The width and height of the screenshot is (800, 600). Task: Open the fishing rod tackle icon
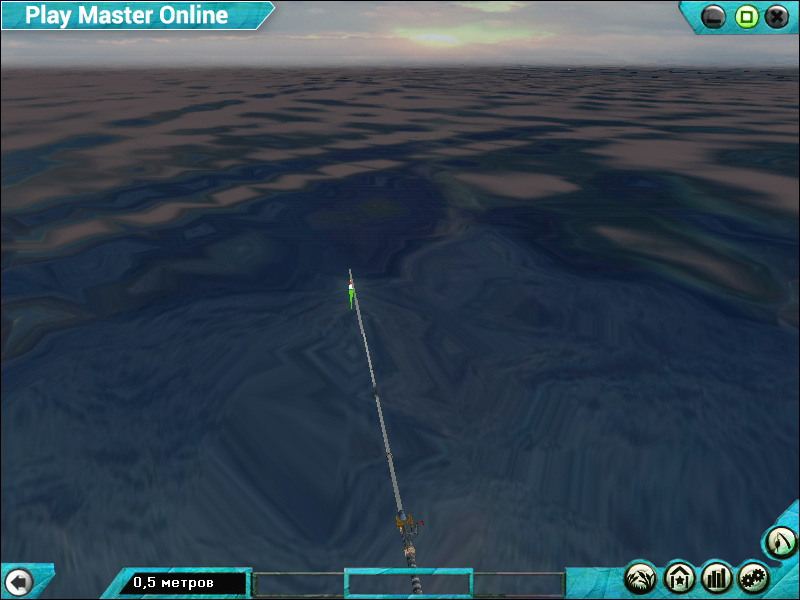click(x=781, y=543)
